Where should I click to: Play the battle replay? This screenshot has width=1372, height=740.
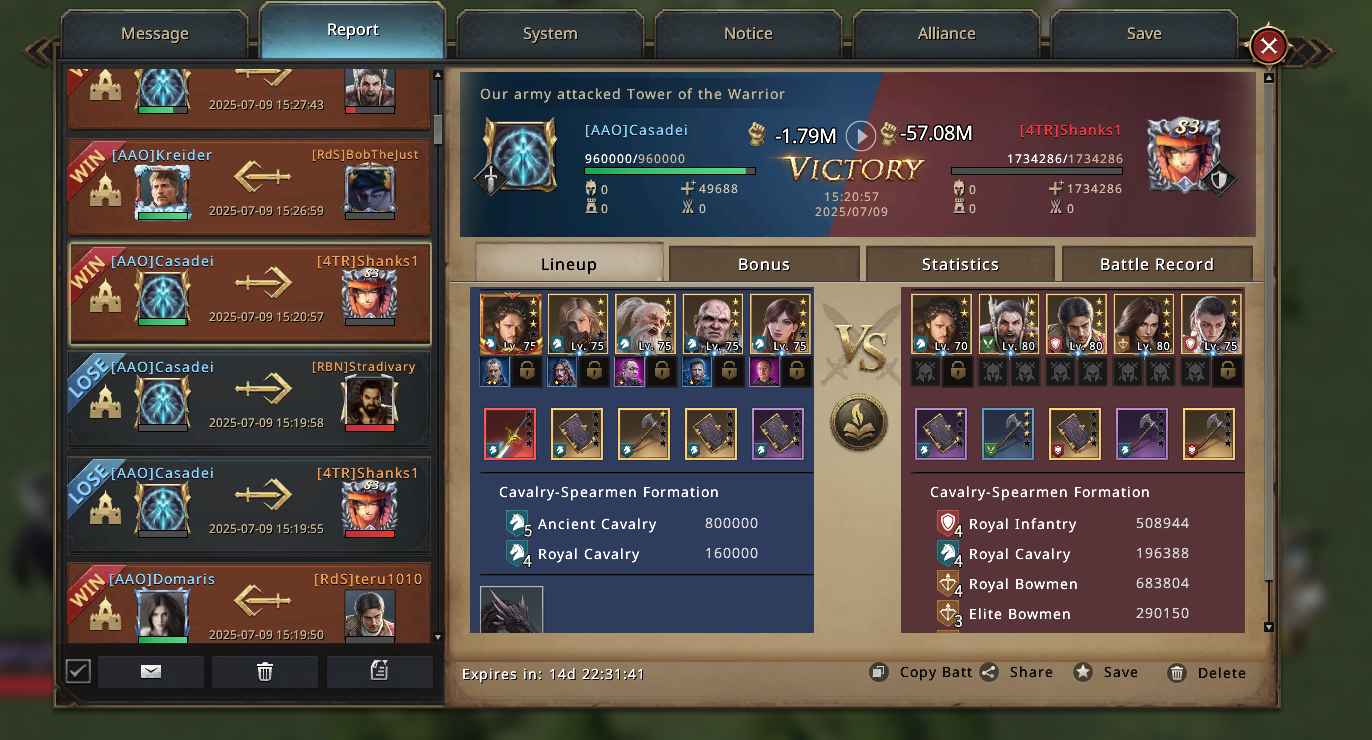pos(861,135)
